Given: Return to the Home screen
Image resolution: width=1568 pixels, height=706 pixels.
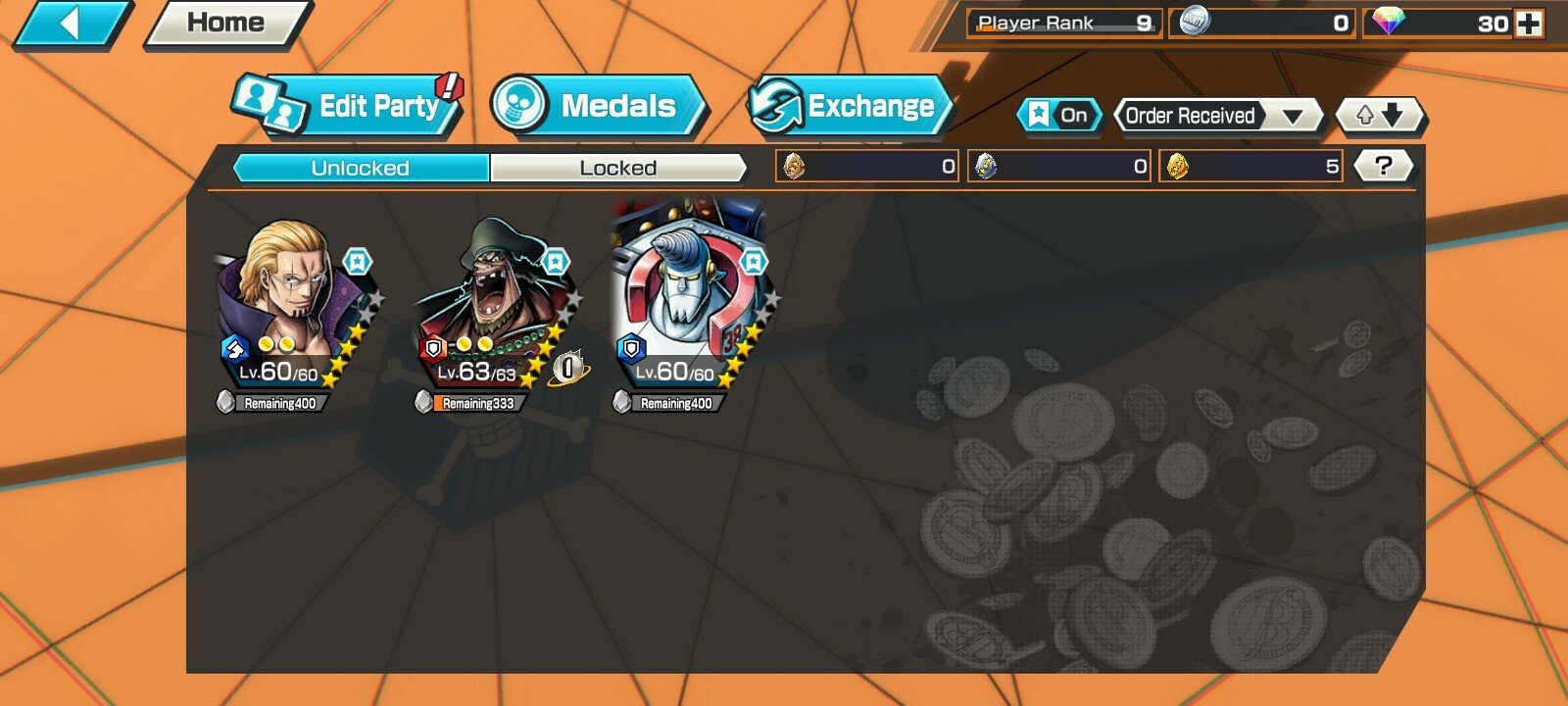Looking at the screenshot, I should tap(227, 24).
